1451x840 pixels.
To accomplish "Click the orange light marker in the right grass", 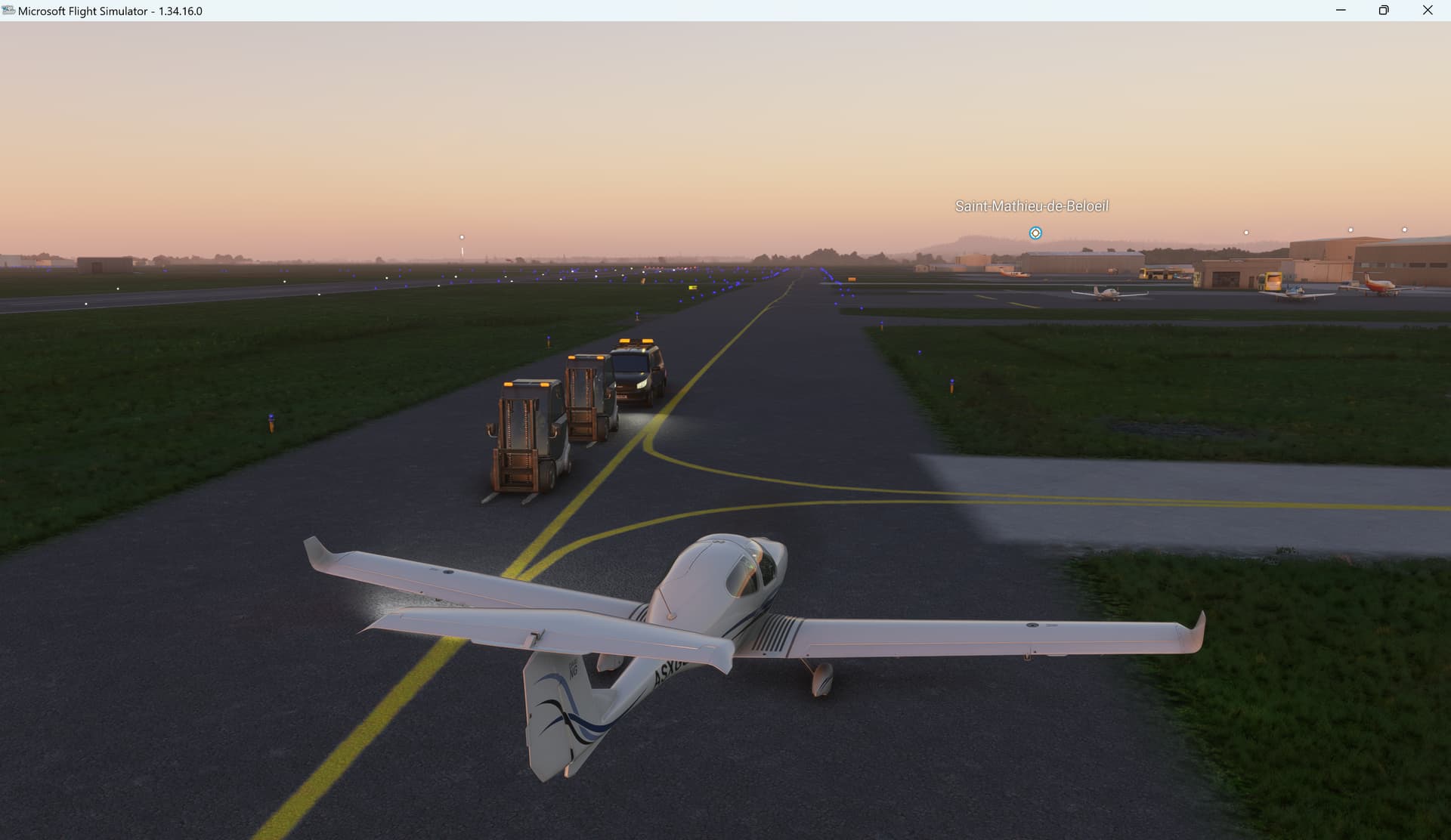I will click(x=952, y=387).
